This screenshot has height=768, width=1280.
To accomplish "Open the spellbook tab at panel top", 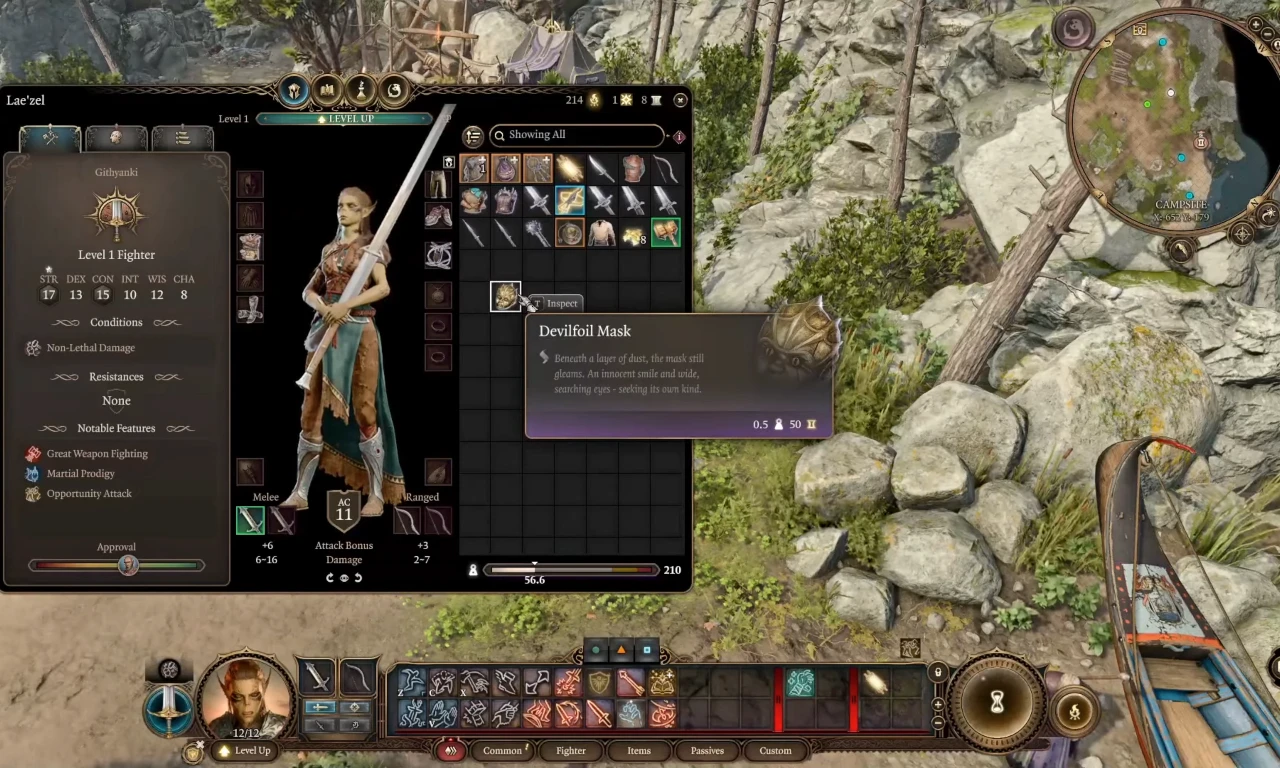I will pos(327,91).
